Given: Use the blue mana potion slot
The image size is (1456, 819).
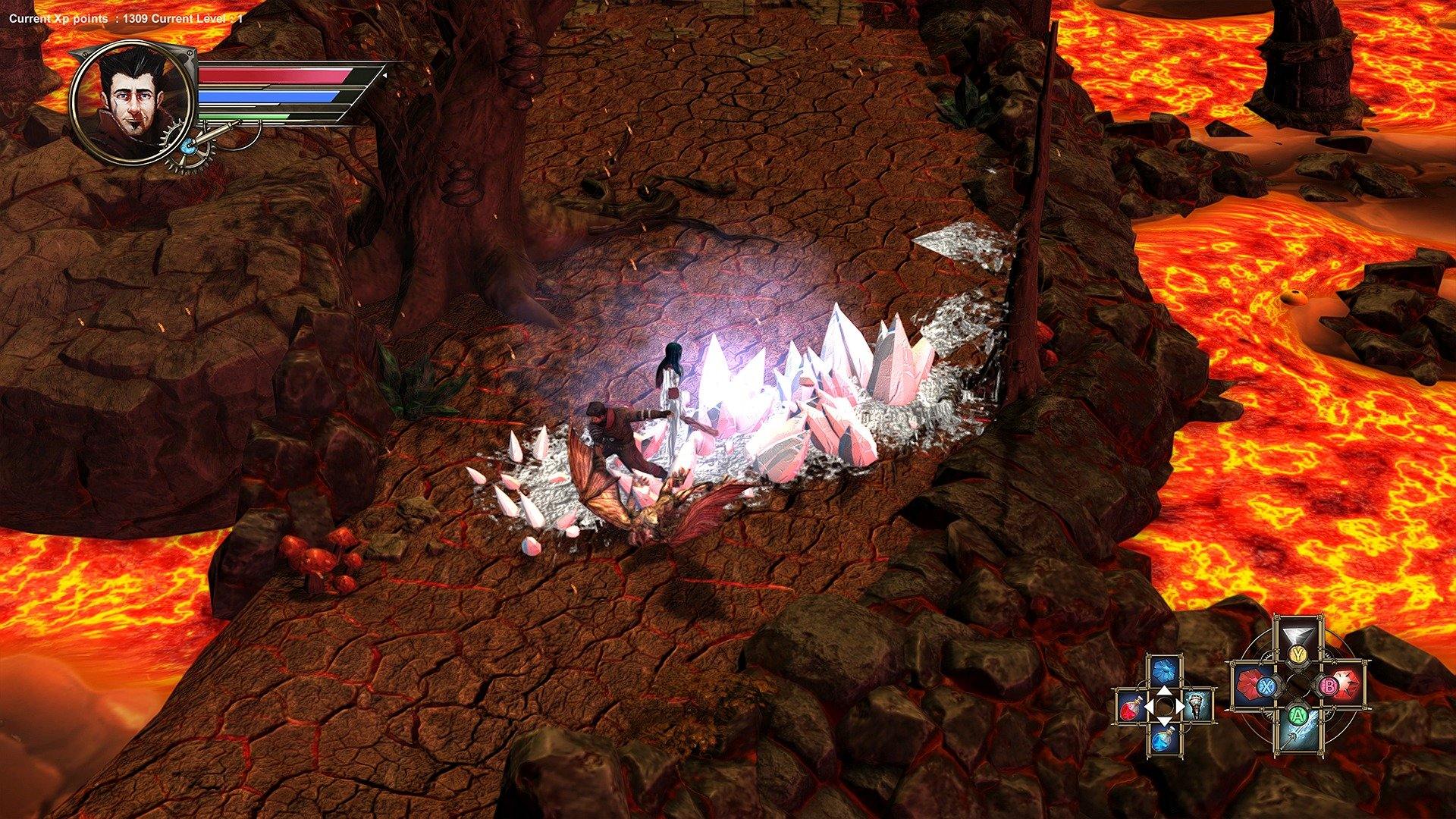Looking at the screenshot, I should point(1163,738).
